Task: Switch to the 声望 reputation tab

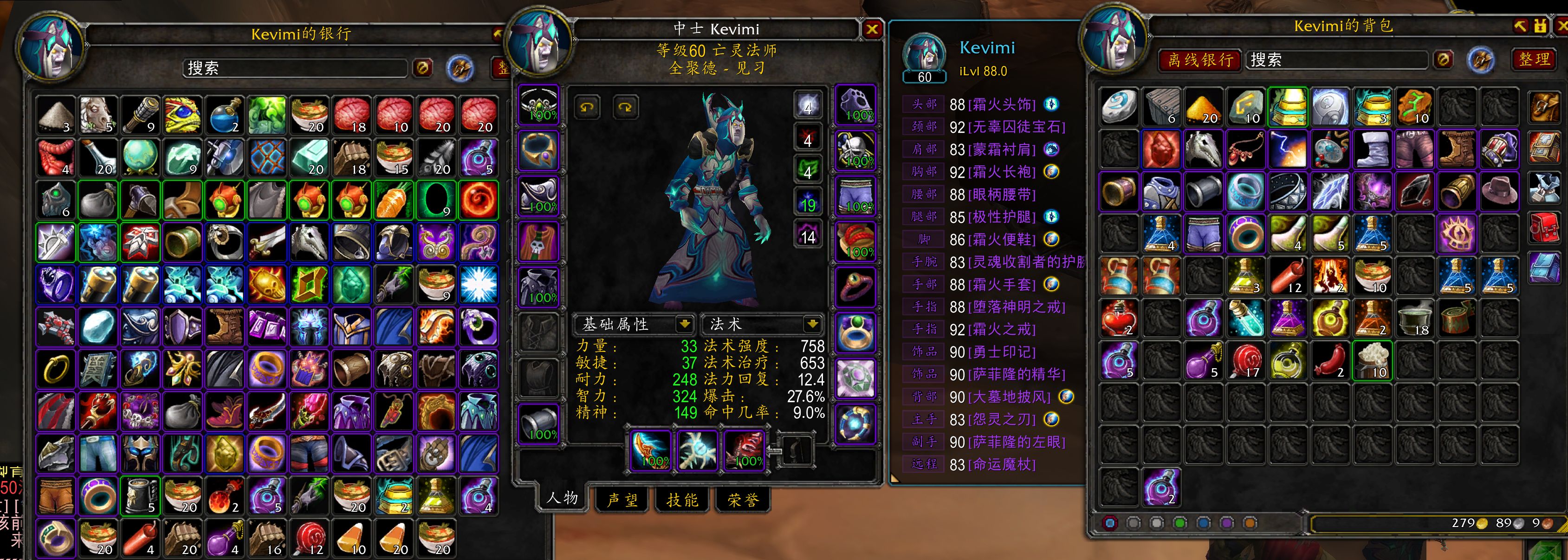Action: coord(622,500)
